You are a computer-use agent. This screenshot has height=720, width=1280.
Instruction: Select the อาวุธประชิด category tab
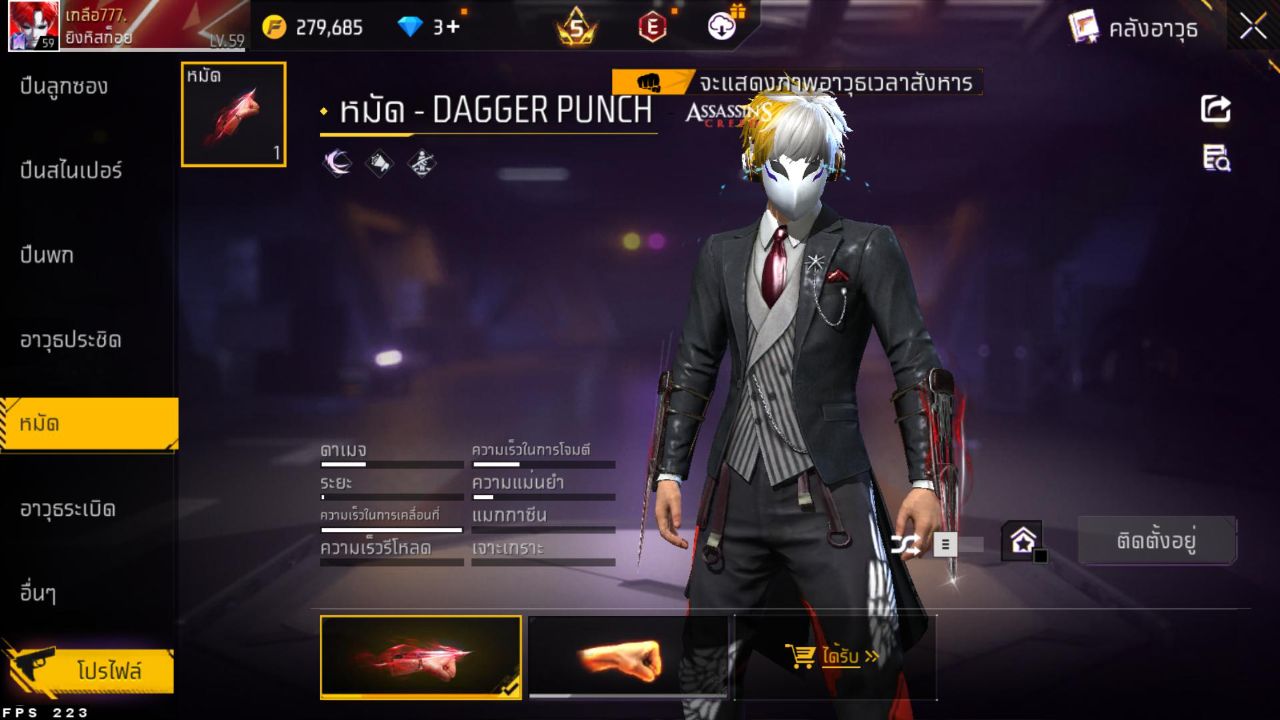pyautogui.click(x=70, y=340)
